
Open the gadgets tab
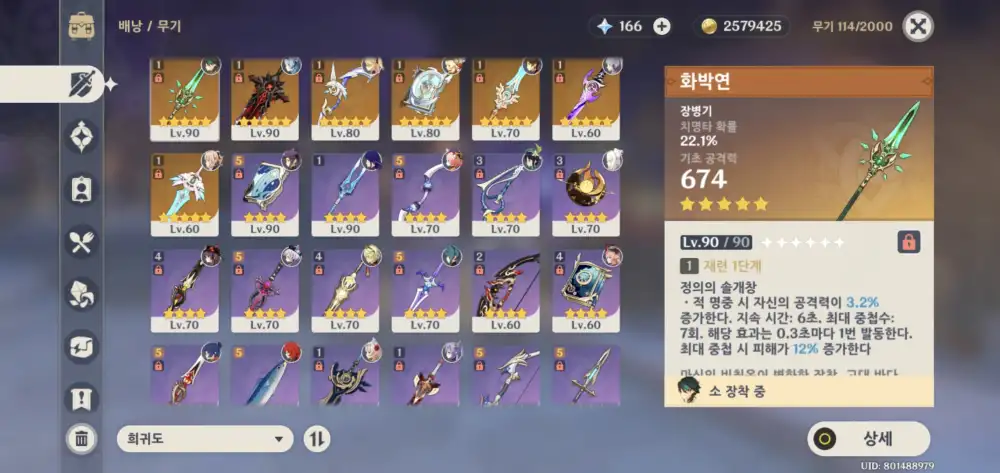[81, 346]
